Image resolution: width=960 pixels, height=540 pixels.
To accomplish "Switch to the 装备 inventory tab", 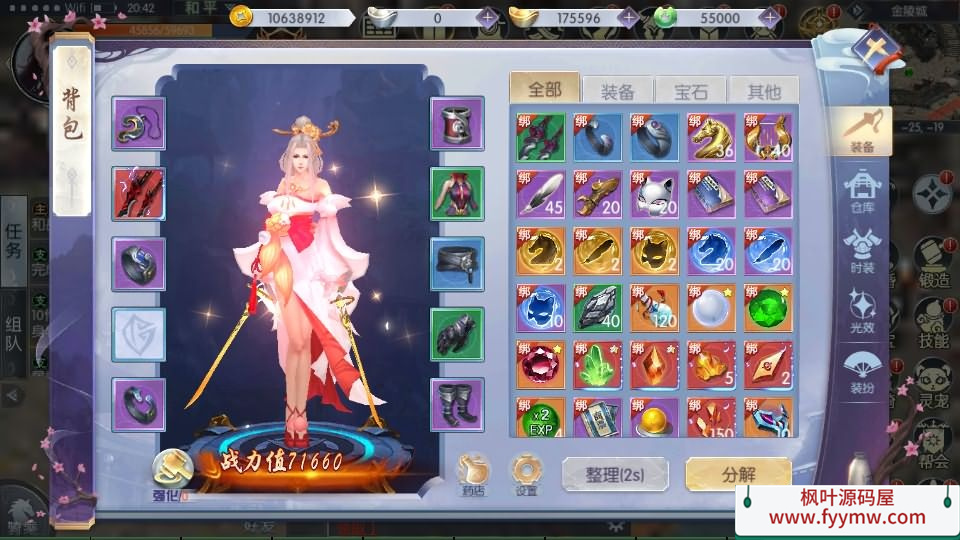I will [618, 92].
